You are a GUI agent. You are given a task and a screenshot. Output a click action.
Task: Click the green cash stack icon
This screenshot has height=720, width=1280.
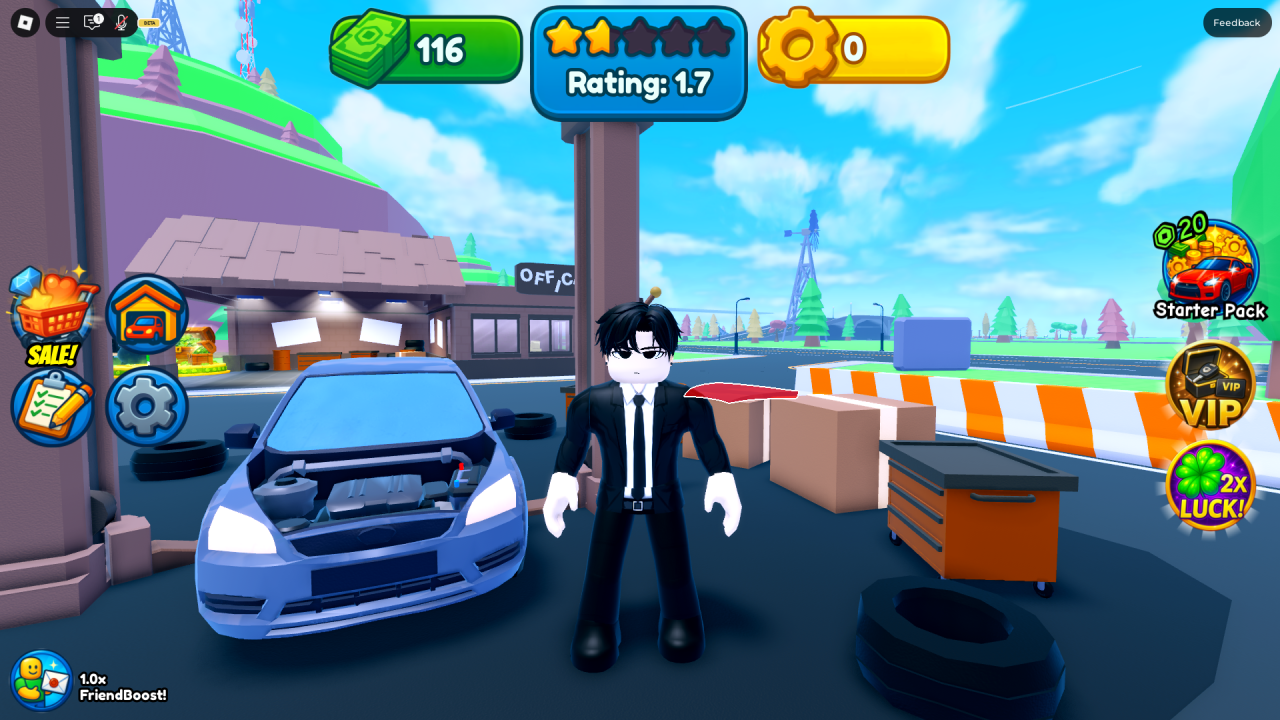click(x=368, y=47)
